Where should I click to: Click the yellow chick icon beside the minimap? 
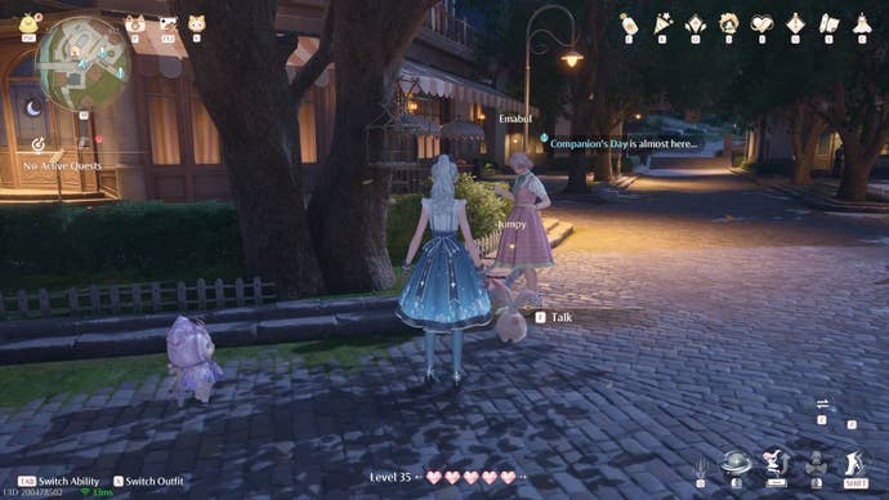(x=29, y=22)
